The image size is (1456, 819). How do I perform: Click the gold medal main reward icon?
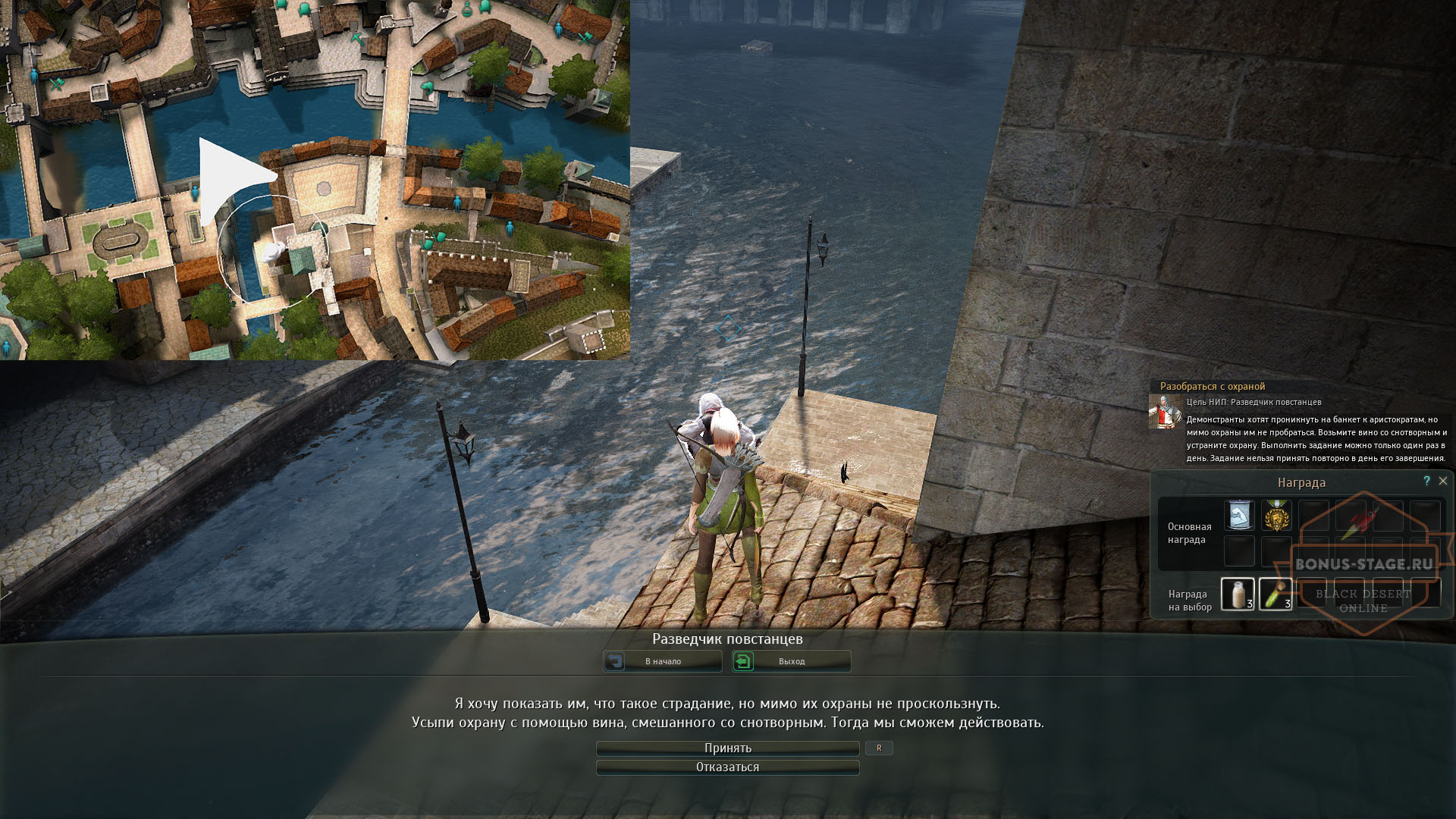pos(1278,516)
